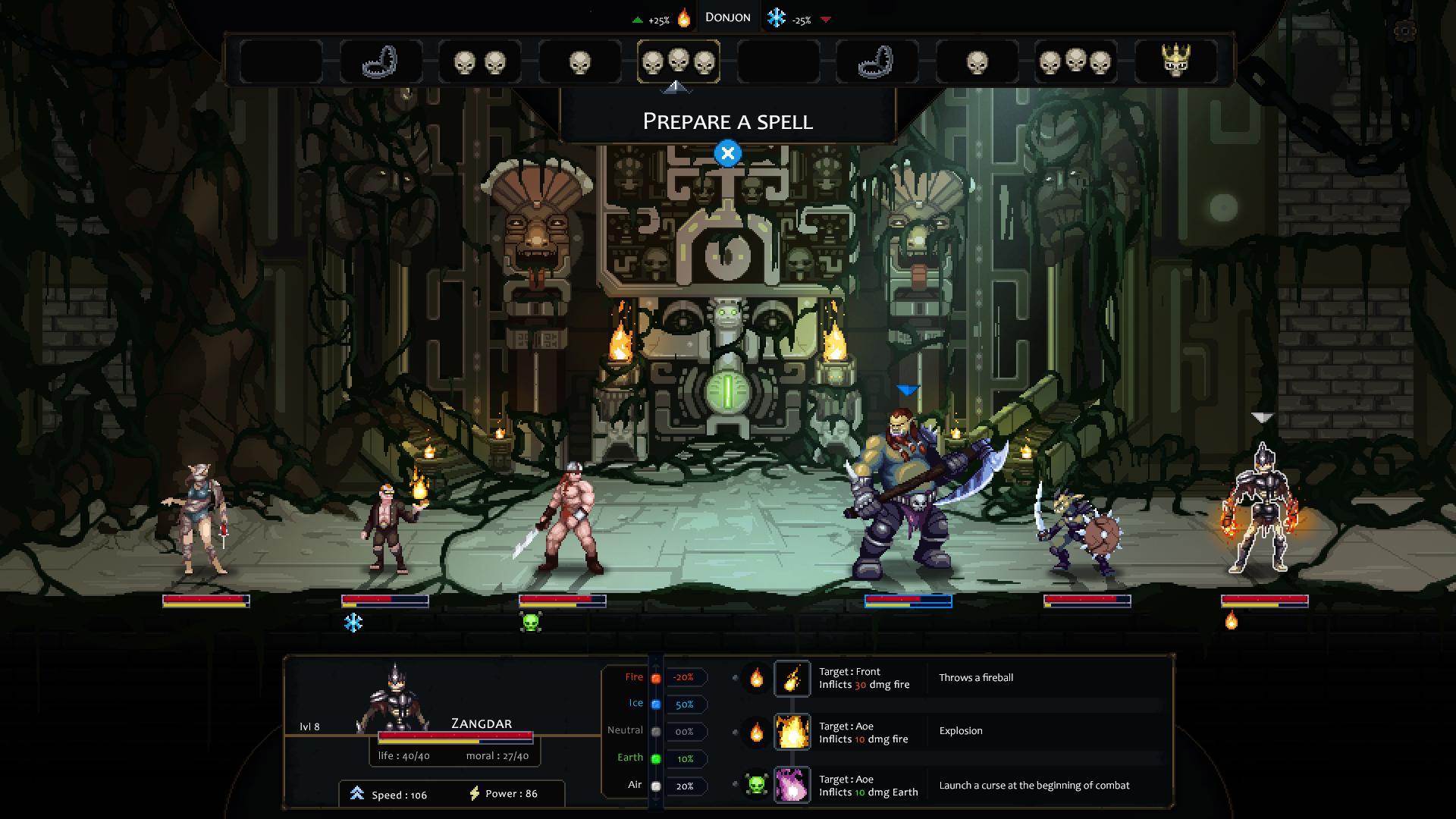Toggle the Ice element swatch
Image resolution: width=1456 pixels, height=819 pixels.
(655, 704)
